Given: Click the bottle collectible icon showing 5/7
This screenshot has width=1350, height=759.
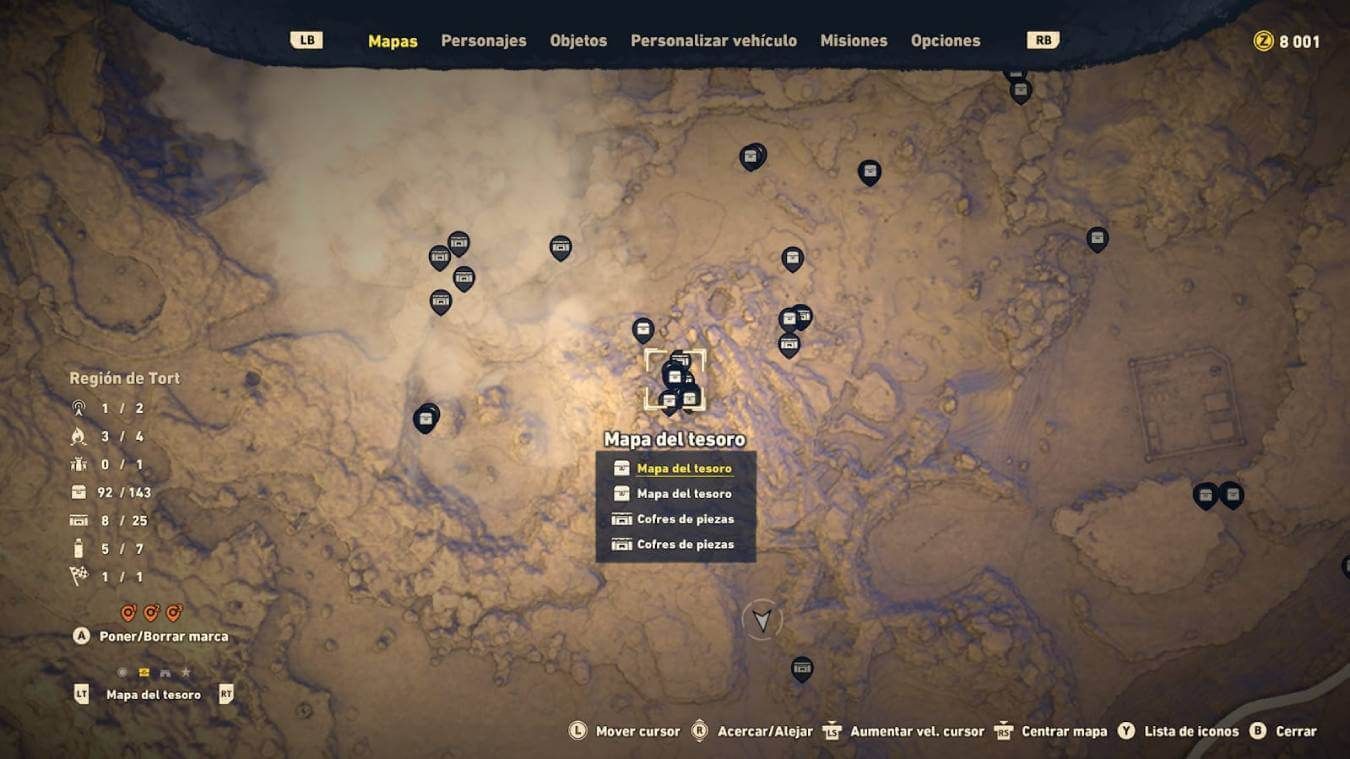Looking at the screenshot, I should pyautogui.click(x=77, y=548).
